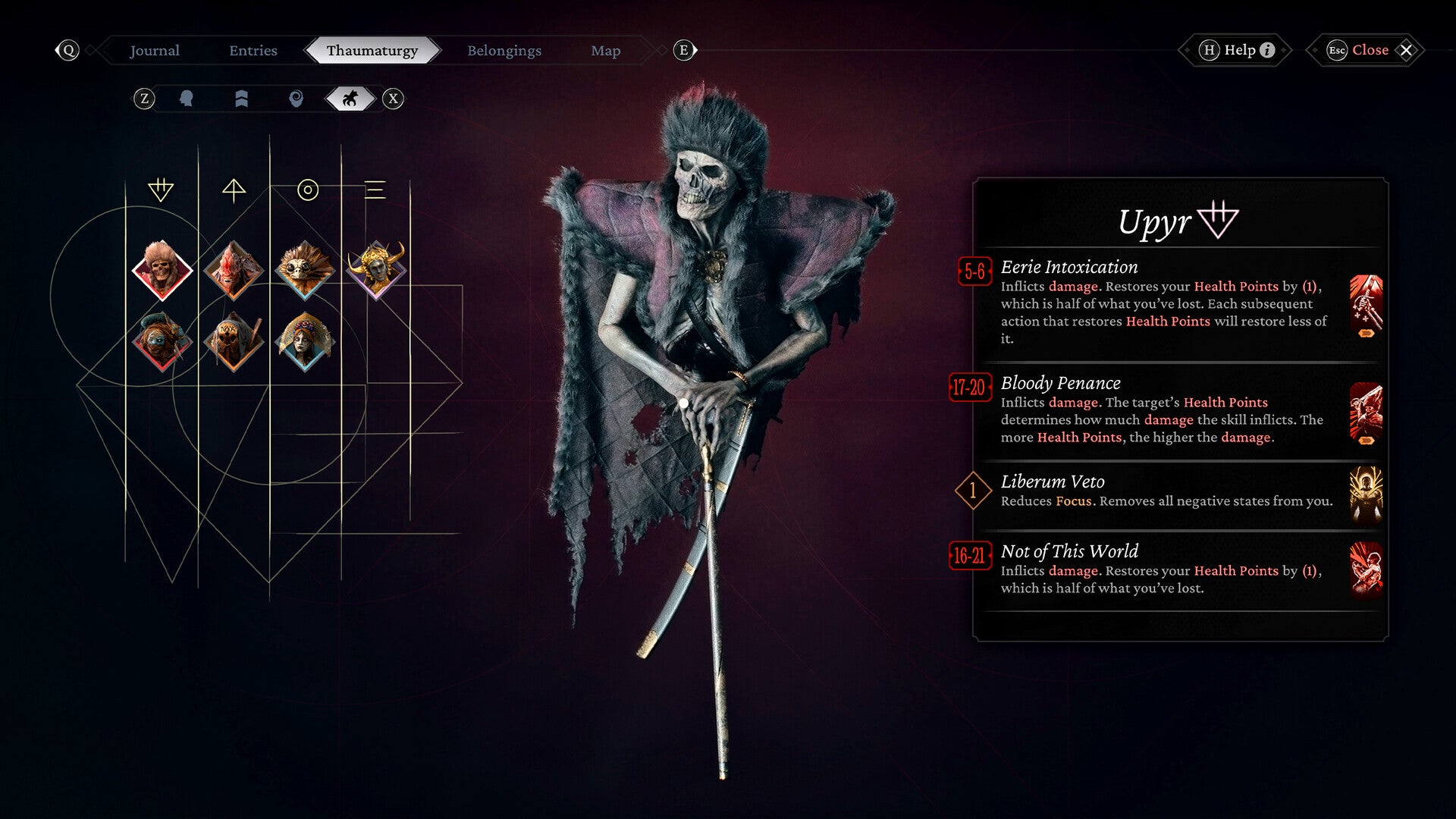Select the salutor creature sub-tab

(350, 99)
